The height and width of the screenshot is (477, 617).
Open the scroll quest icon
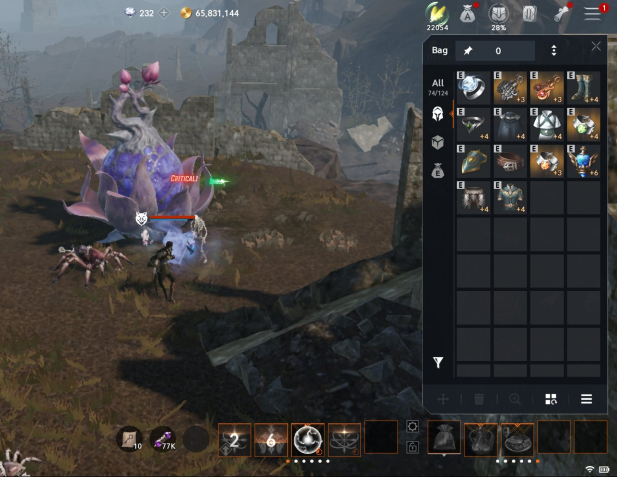tap(530, 13)
